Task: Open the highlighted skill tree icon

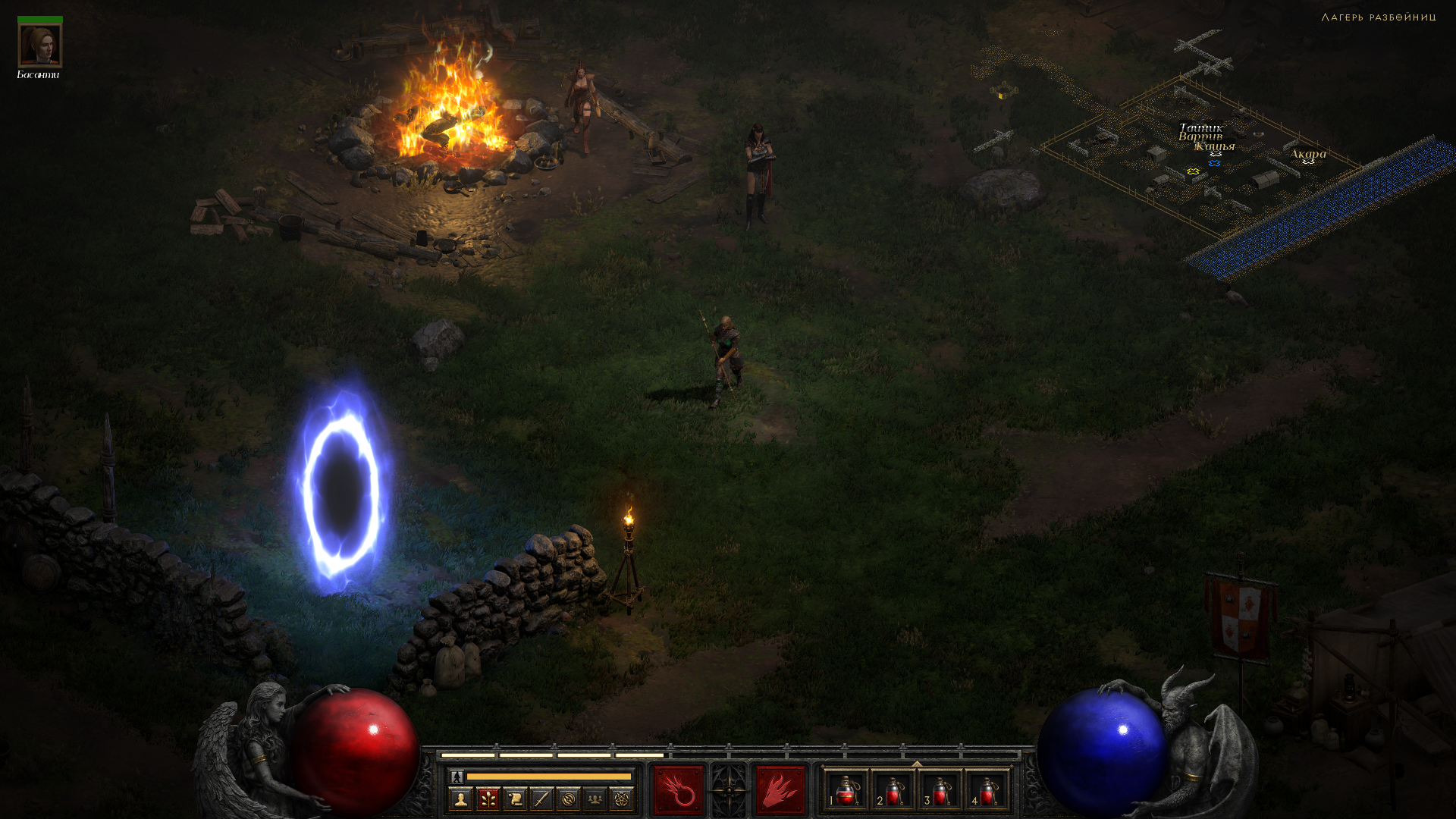Action: tap(488, 799)
